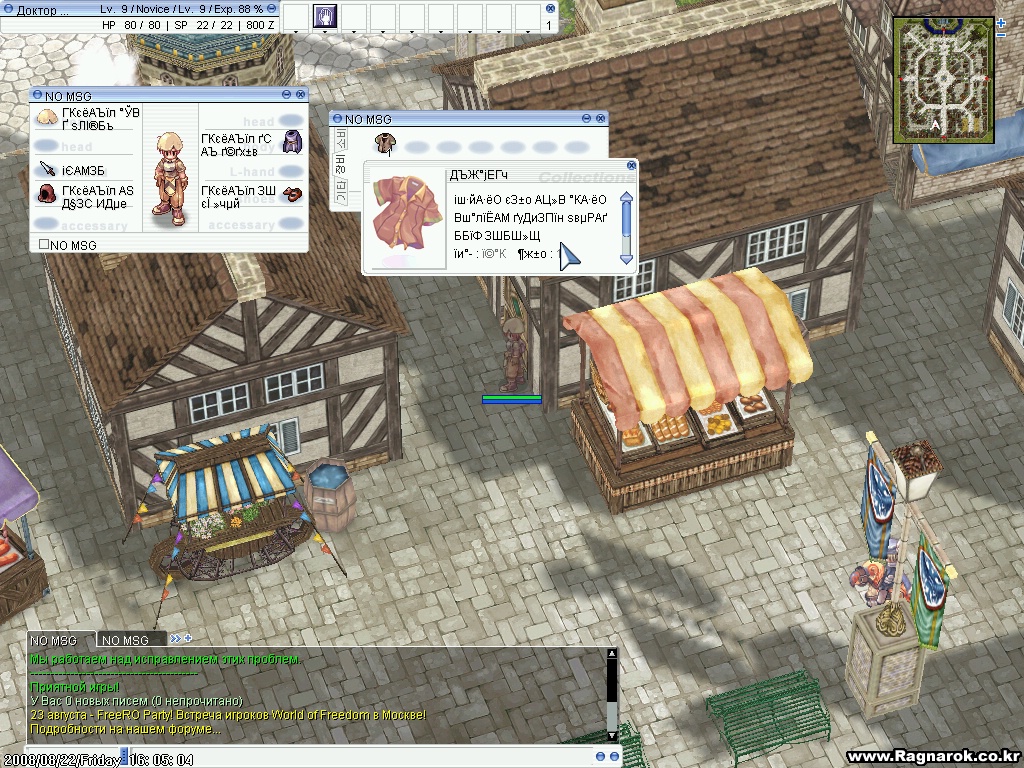Select the equipped red shoes slot
Screen dimensions: 1024x768
coord(291,193)
